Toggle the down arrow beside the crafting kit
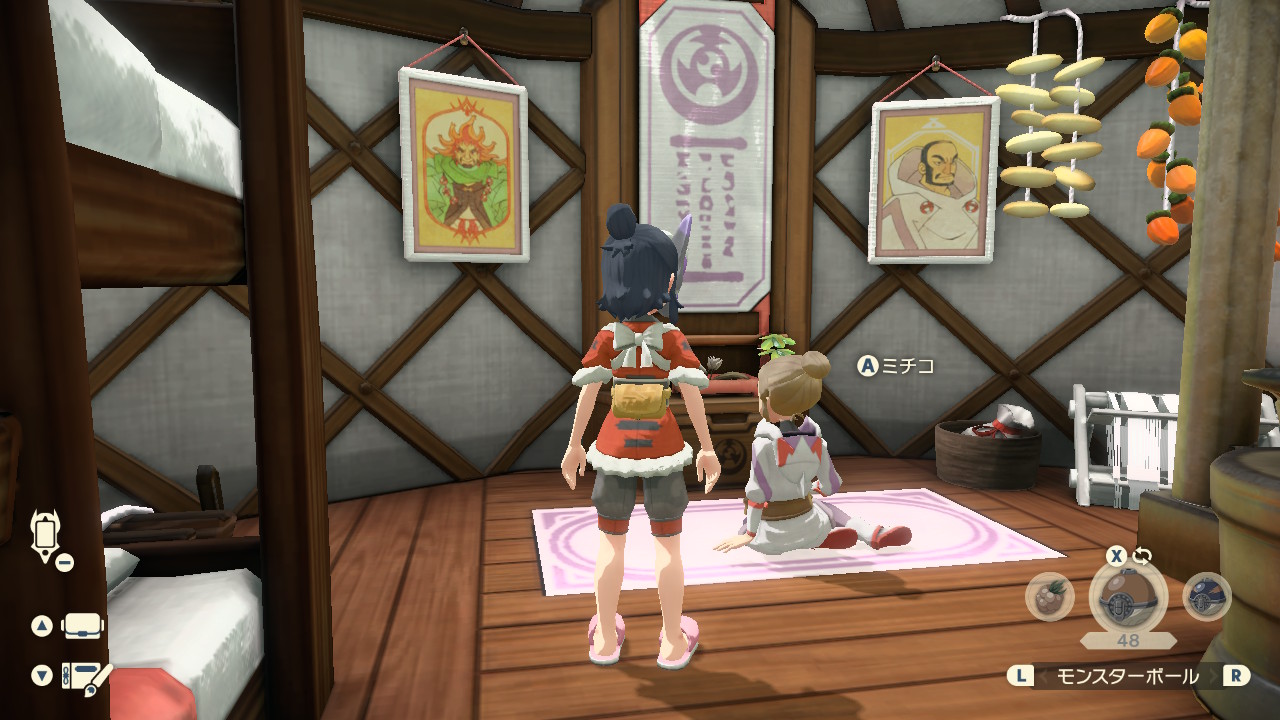 [x=42, y=675]
